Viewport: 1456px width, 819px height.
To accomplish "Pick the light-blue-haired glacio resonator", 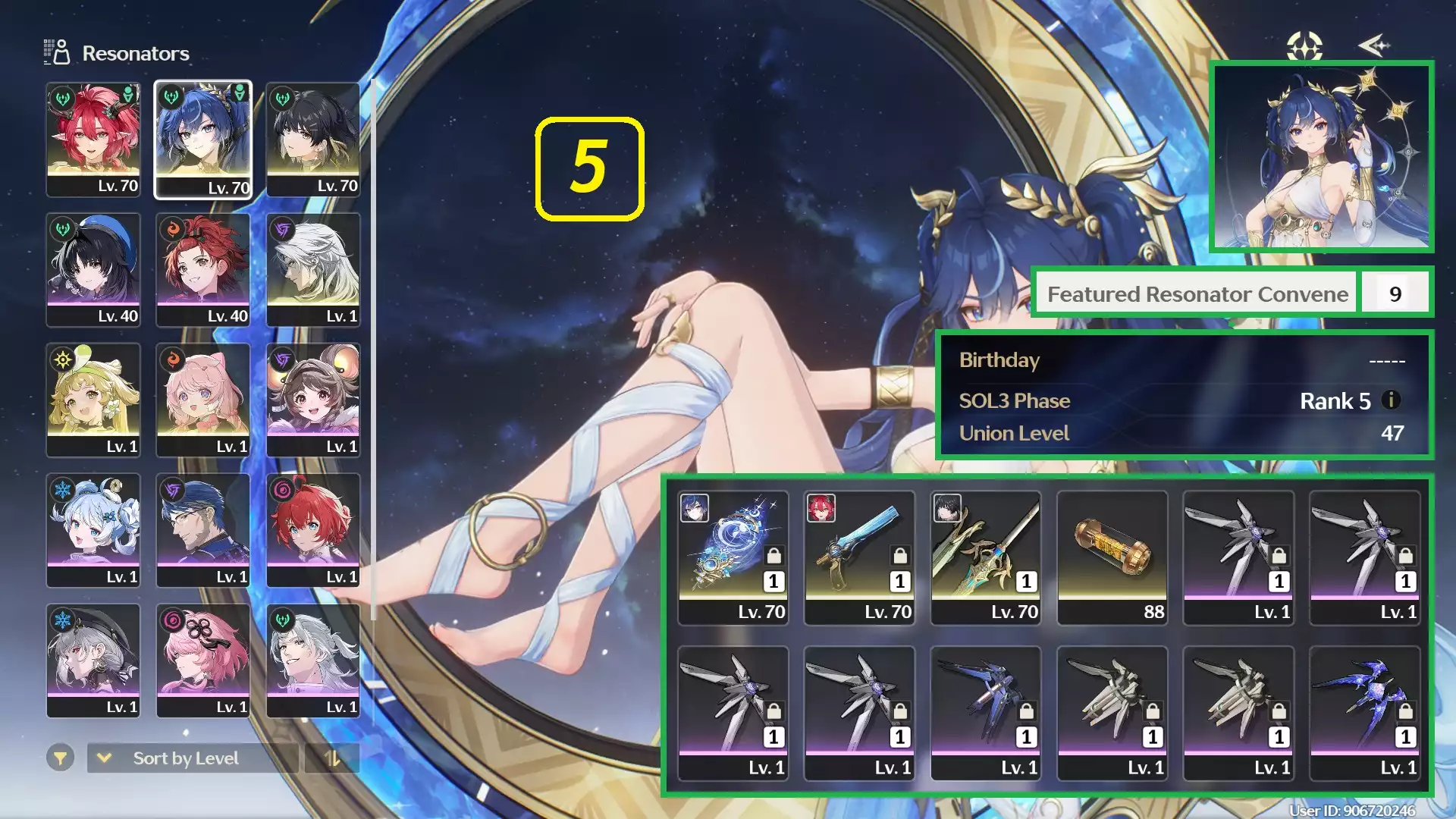I will click(x=93, y=531).
